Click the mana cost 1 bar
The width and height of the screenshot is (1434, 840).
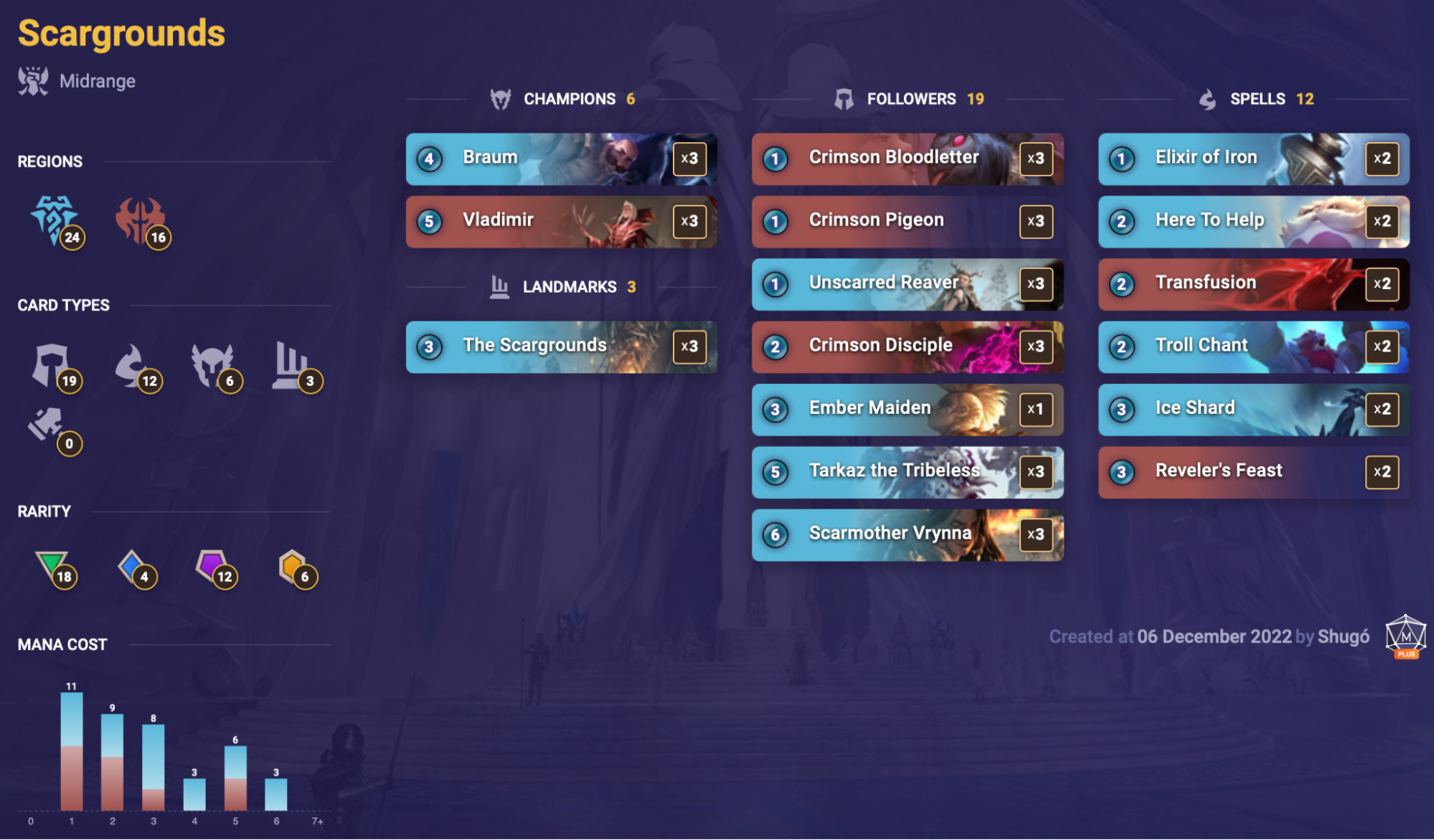pos(72,750)
